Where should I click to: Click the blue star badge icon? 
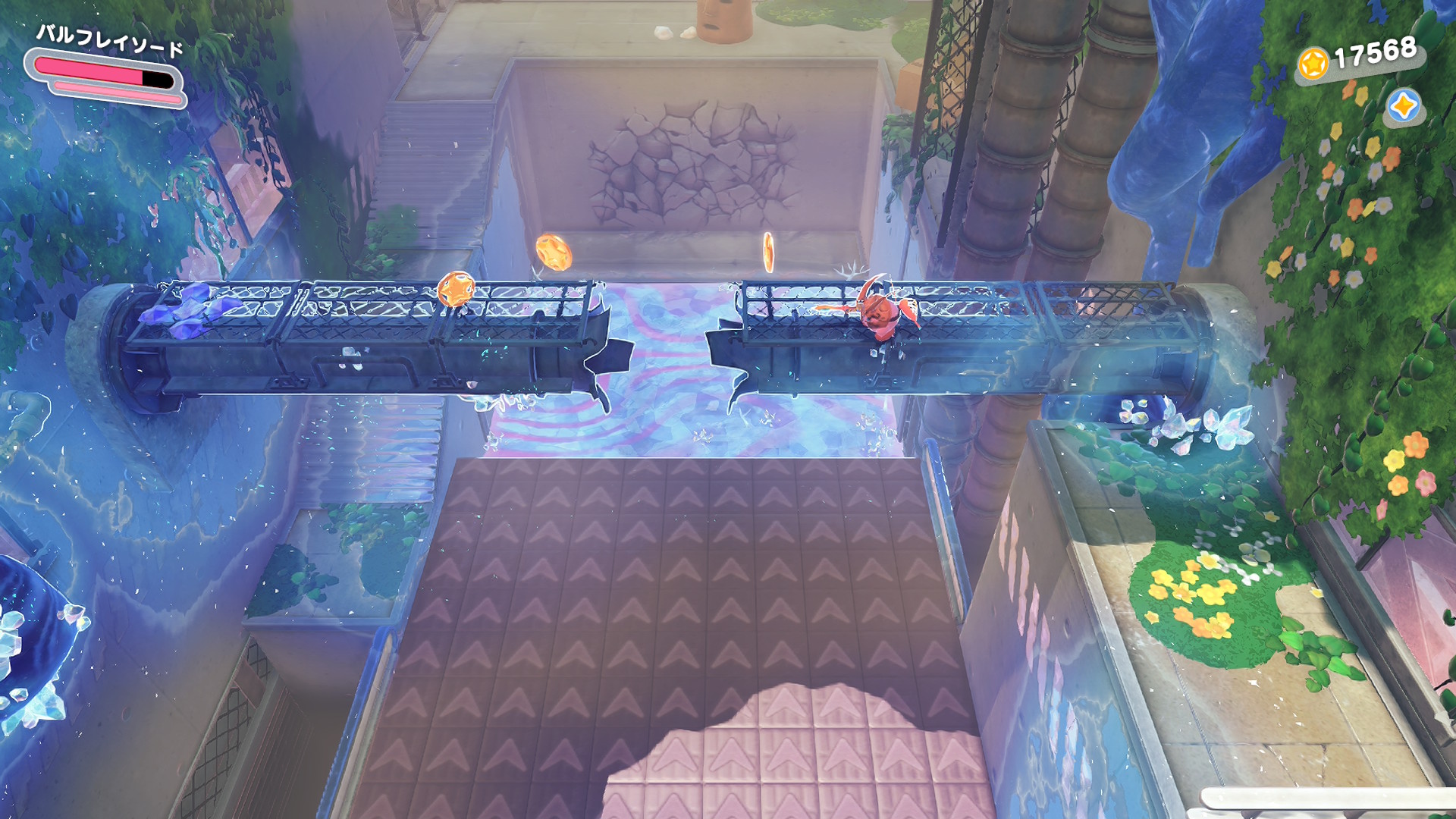[1403, 106]
